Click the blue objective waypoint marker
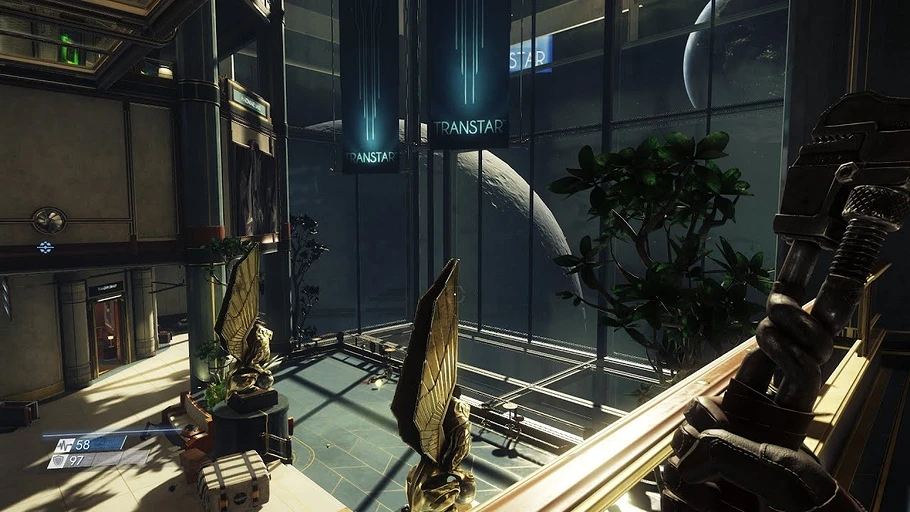The width and height of the screenshot is (910, 512). tap(45, 247)
